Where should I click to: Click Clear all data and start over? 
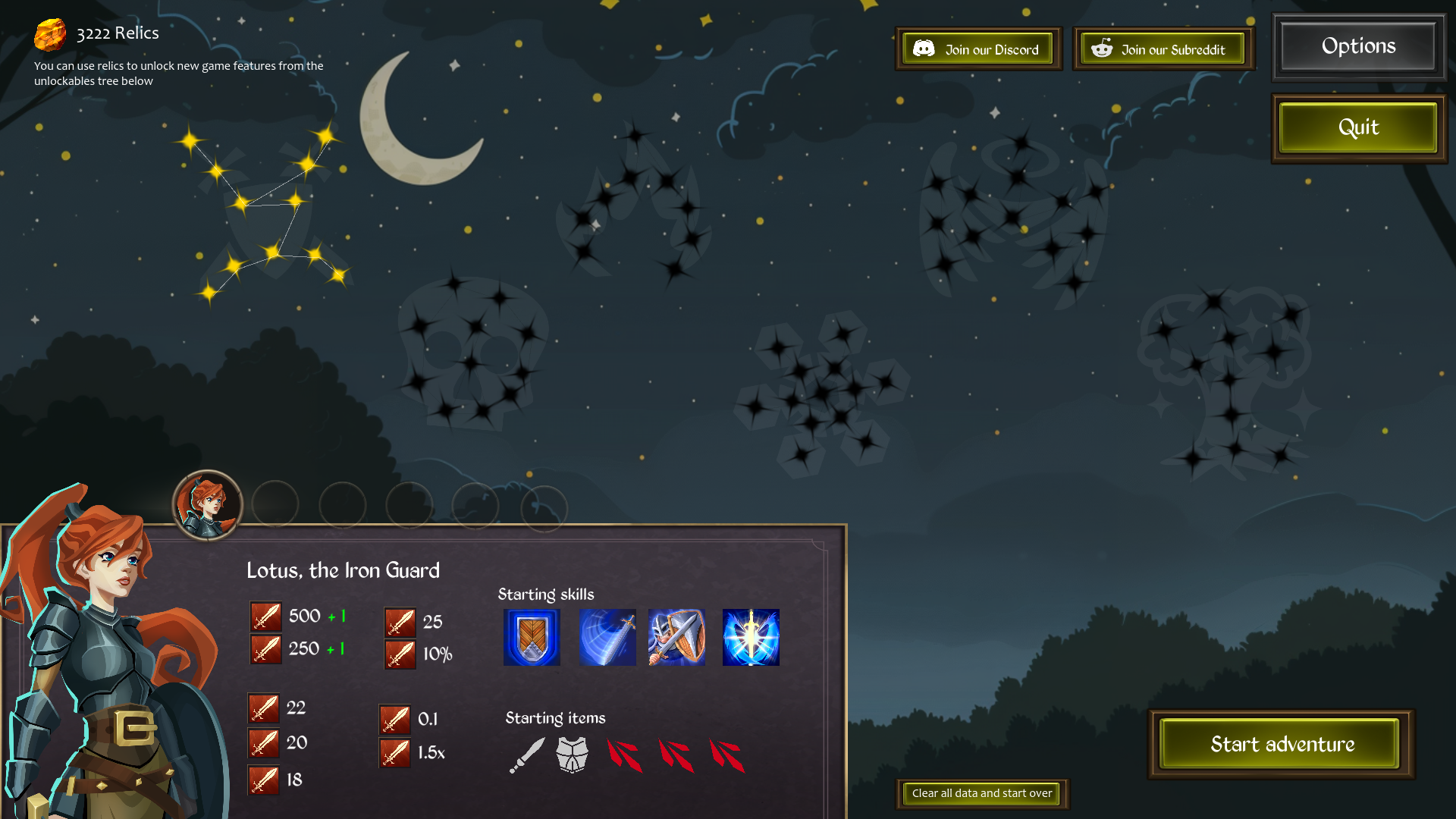click(981, 794)
